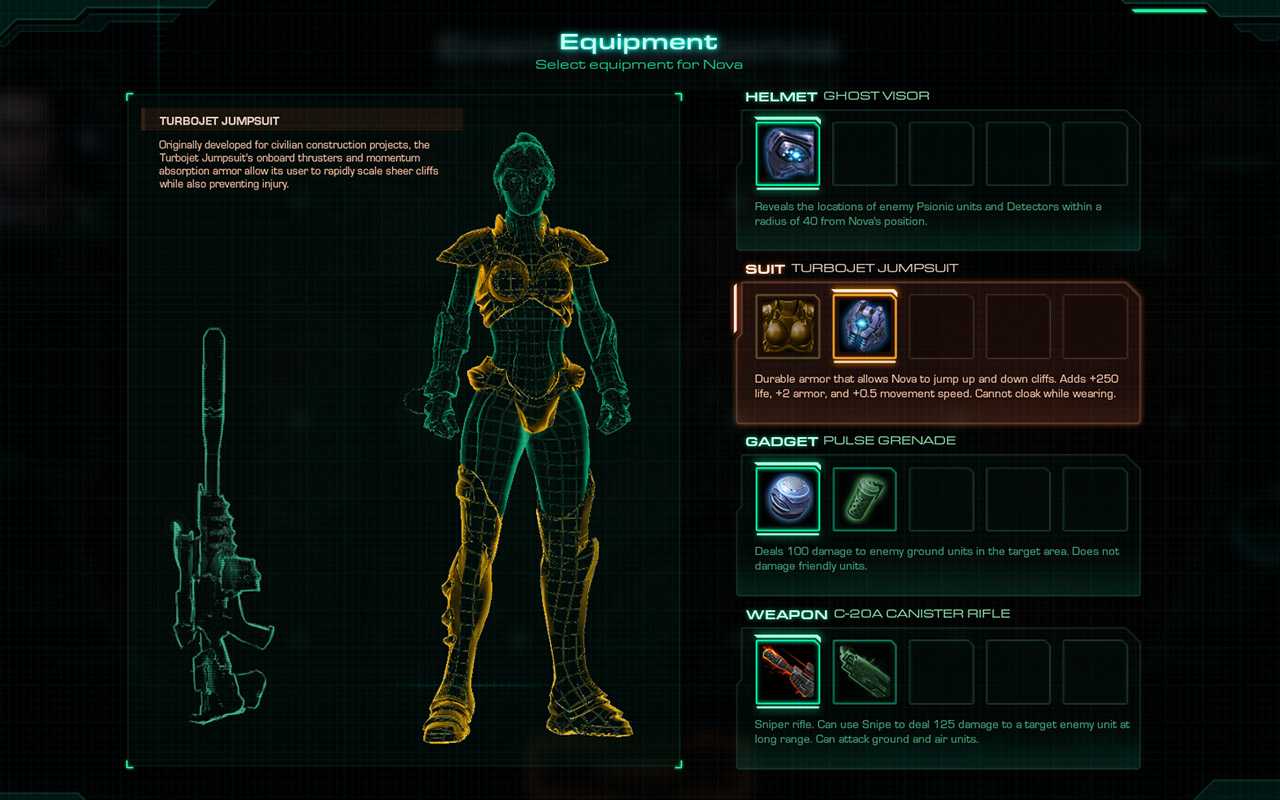The image size is (1280, 800).
Task: Click the glowing blue Jumpsuit thruster icon
Action: 863,324
